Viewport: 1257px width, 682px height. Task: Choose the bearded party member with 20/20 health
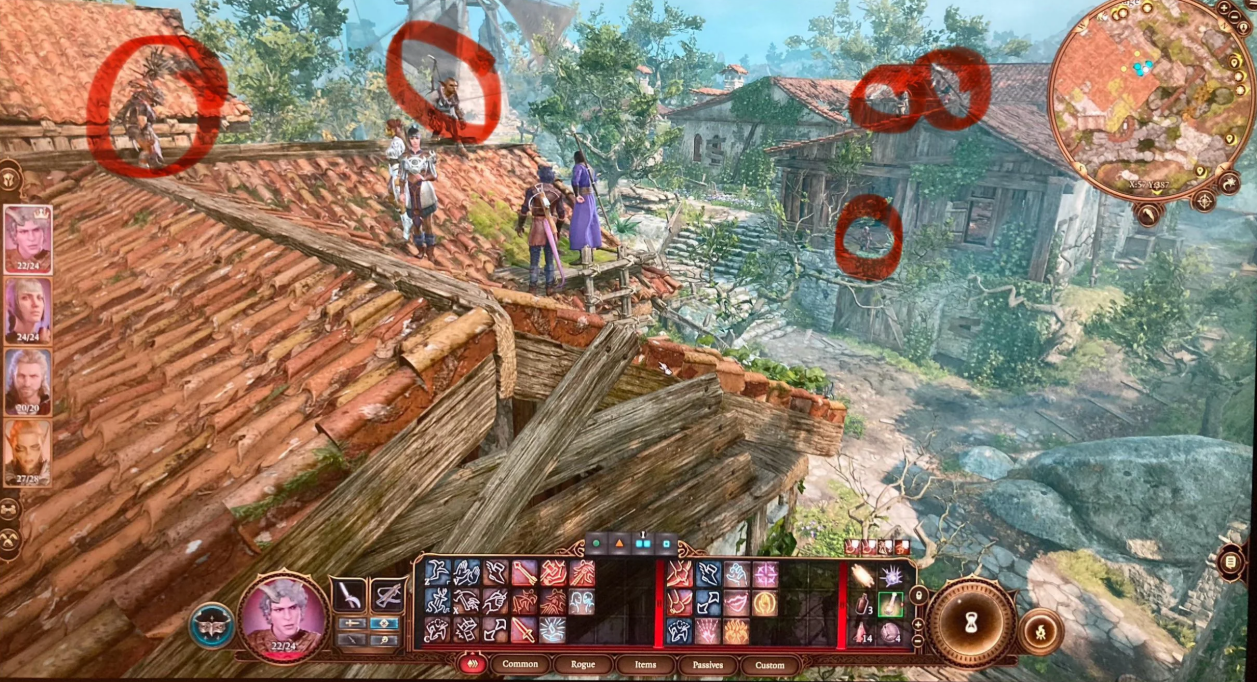click(28, 380)
